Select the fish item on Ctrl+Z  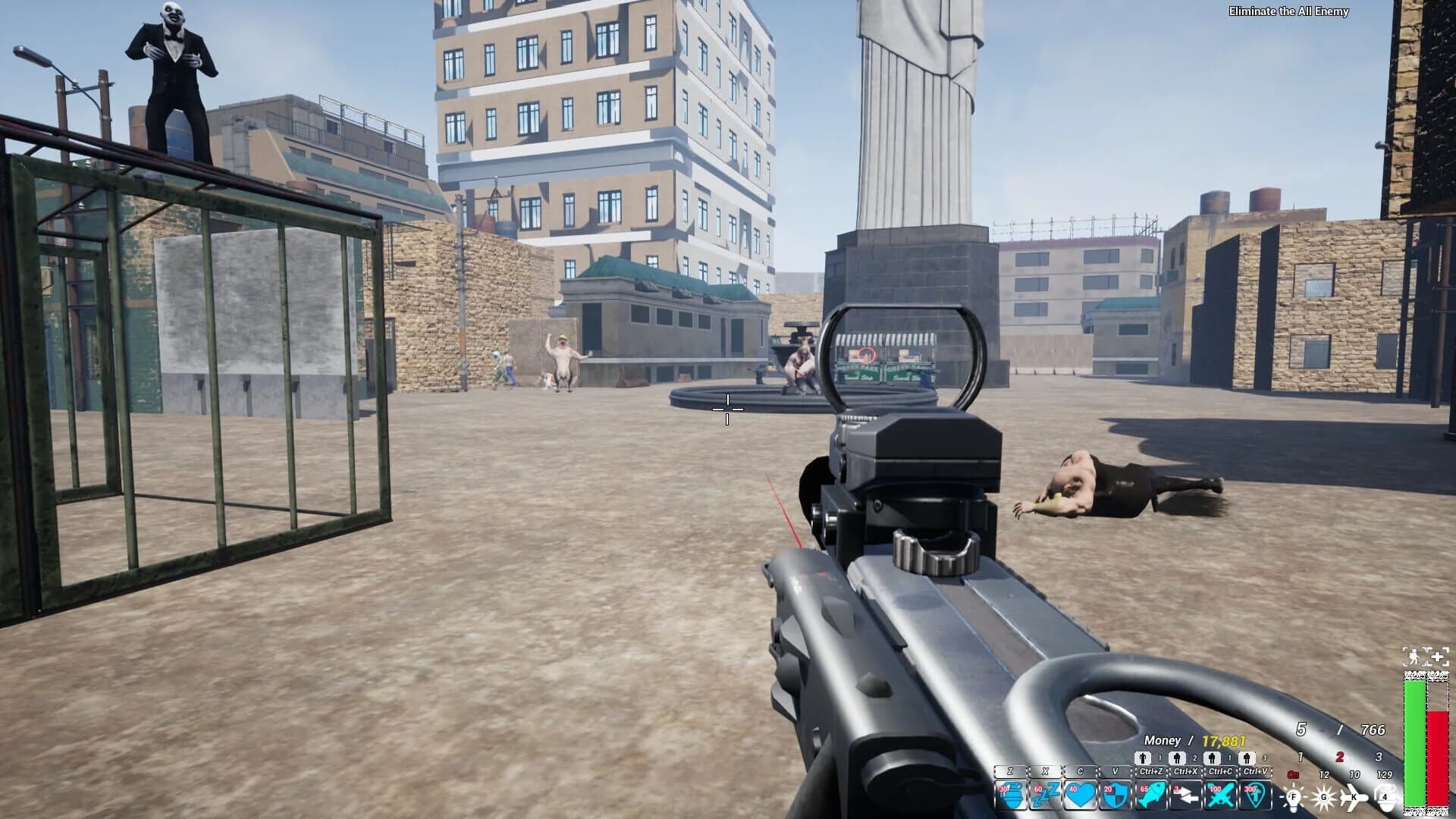1153,794
